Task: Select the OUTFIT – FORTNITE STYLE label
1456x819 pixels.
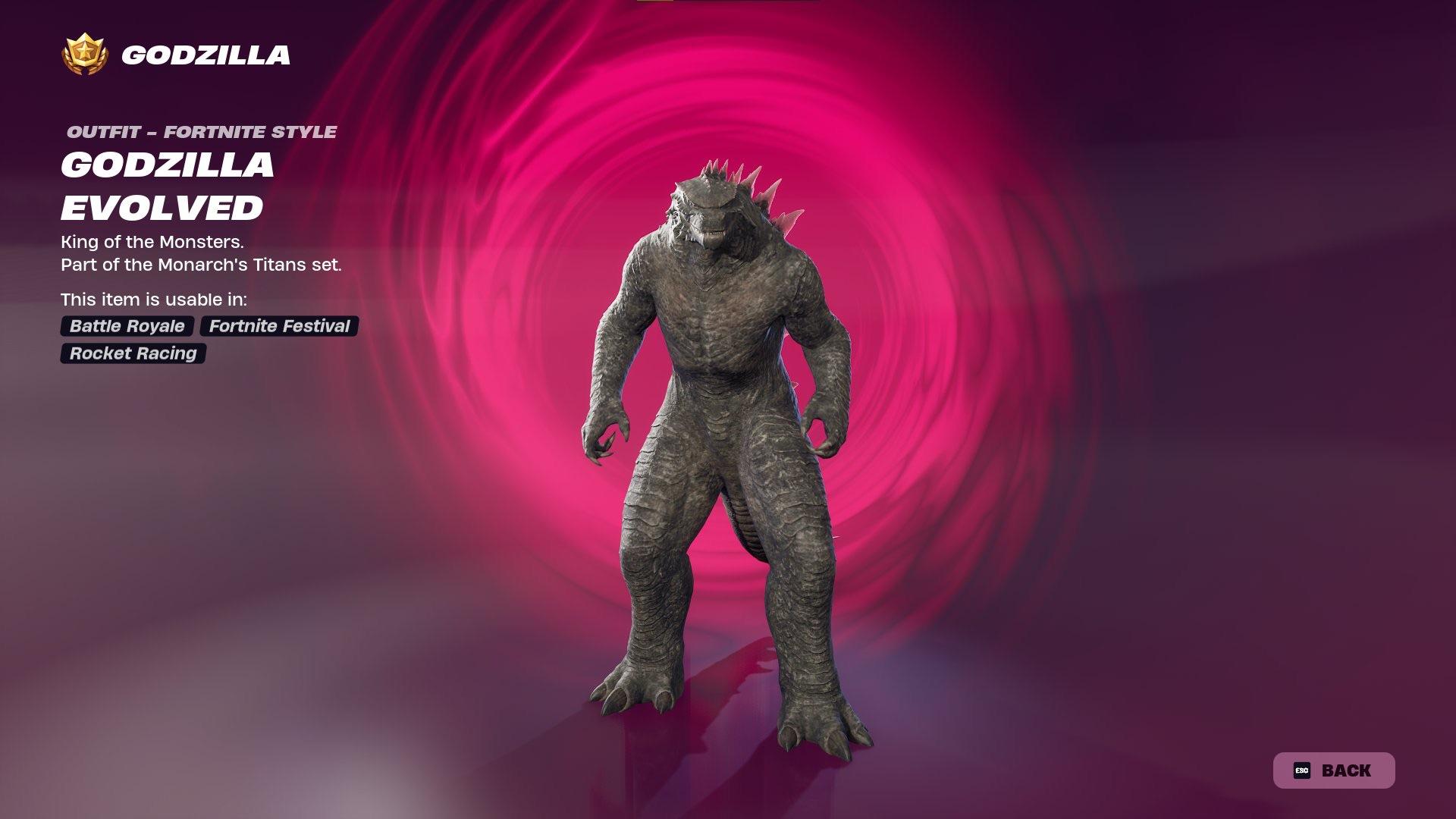Action: coord(201,133)
